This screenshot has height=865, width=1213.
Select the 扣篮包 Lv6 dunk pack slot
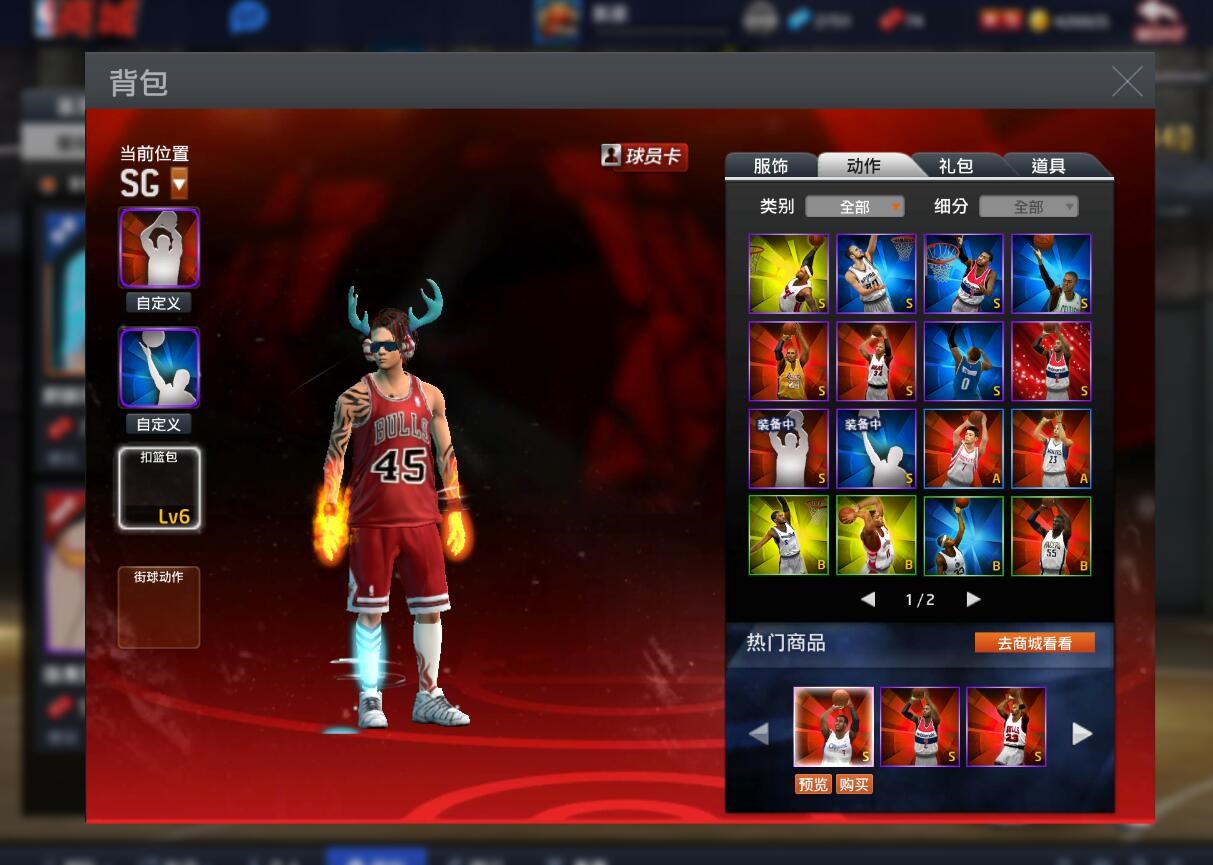coord(159,488)
